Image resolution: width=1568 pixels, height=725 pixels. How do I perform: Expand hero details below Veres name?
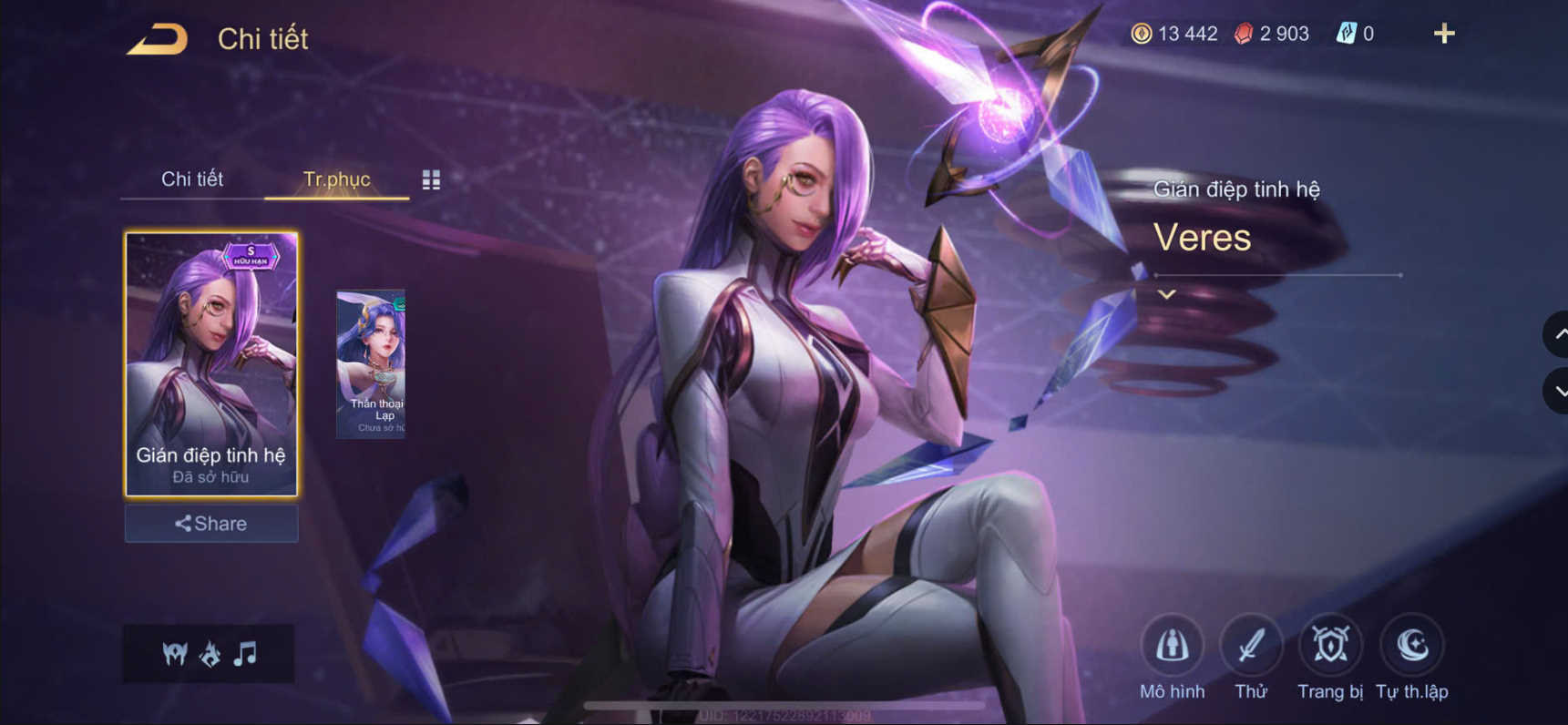coord(1164,294)
